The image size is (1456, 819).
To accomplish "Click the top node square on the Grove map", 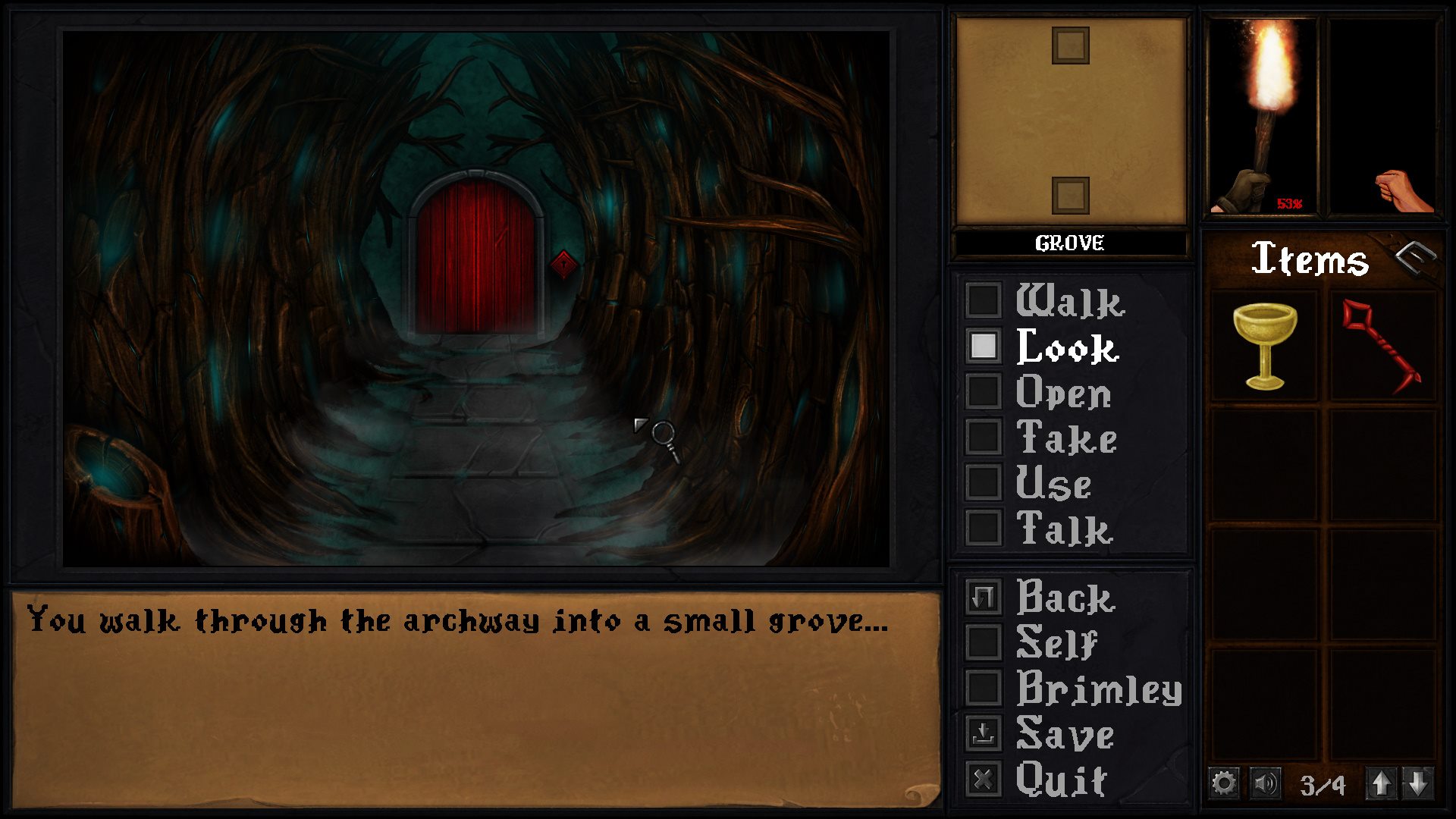I will [1070, 45].
